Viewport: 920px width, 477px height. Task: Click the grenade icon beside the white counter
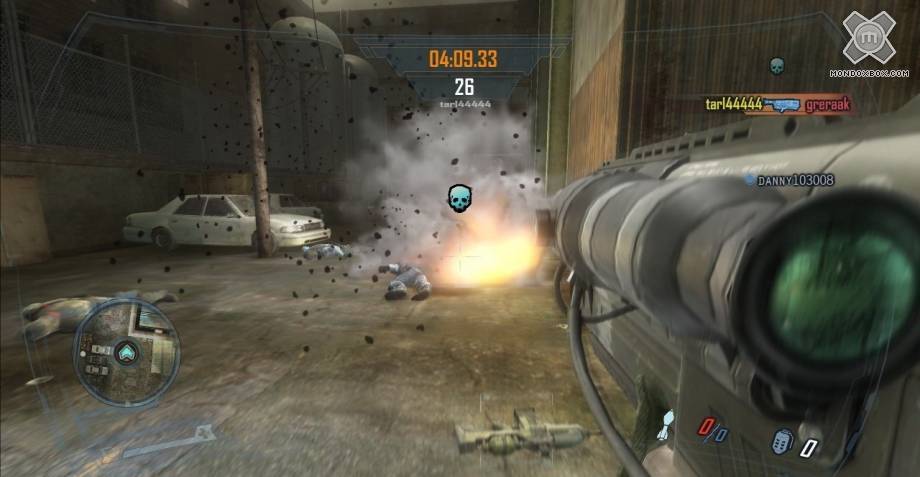click(x=783, y=441)
